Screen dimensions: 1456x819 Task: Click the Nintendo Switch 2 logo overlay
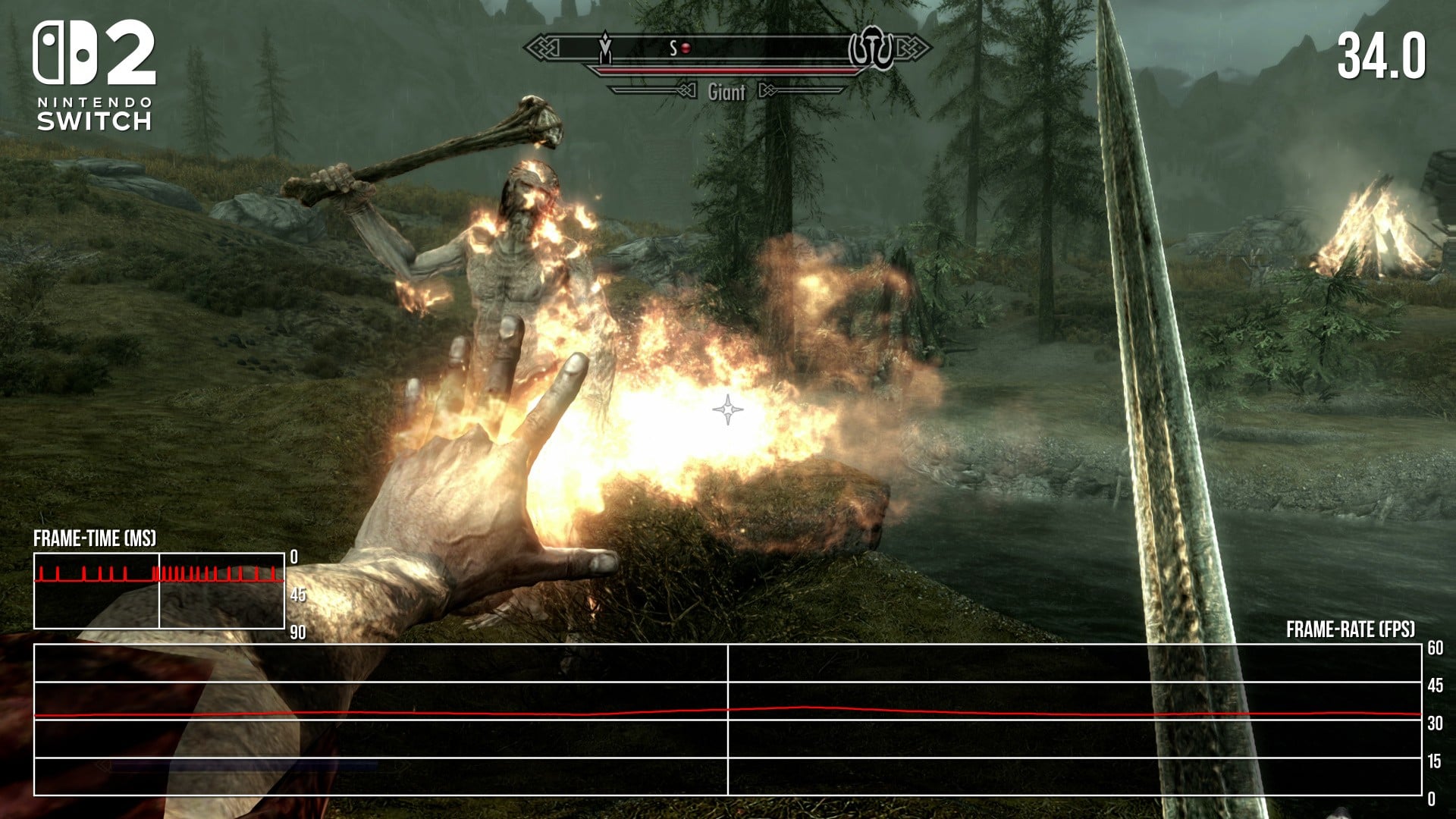(x=95, y=74)
